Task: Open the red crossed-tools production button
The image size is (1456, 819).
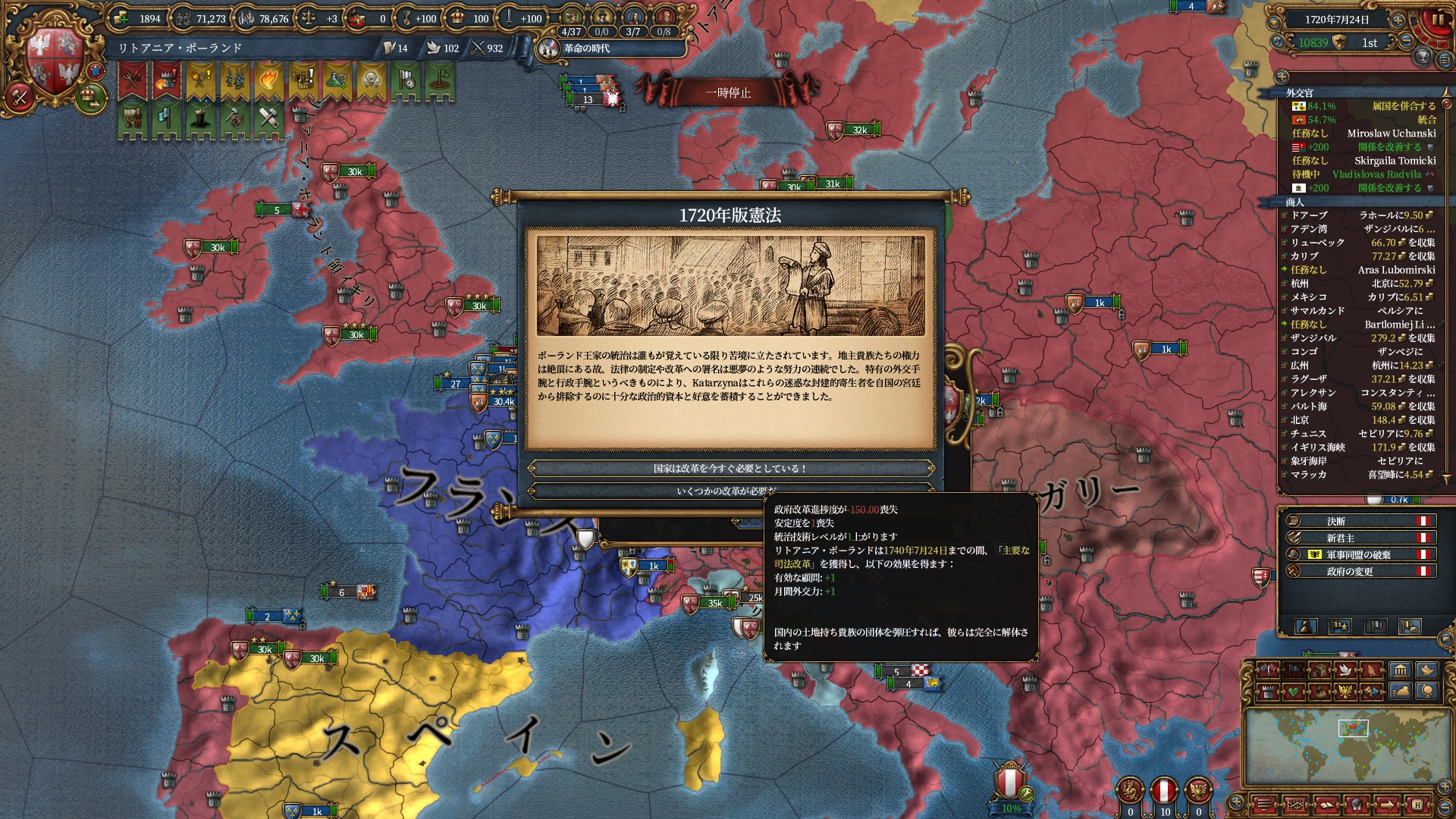Action: click(x=20, y=96)
